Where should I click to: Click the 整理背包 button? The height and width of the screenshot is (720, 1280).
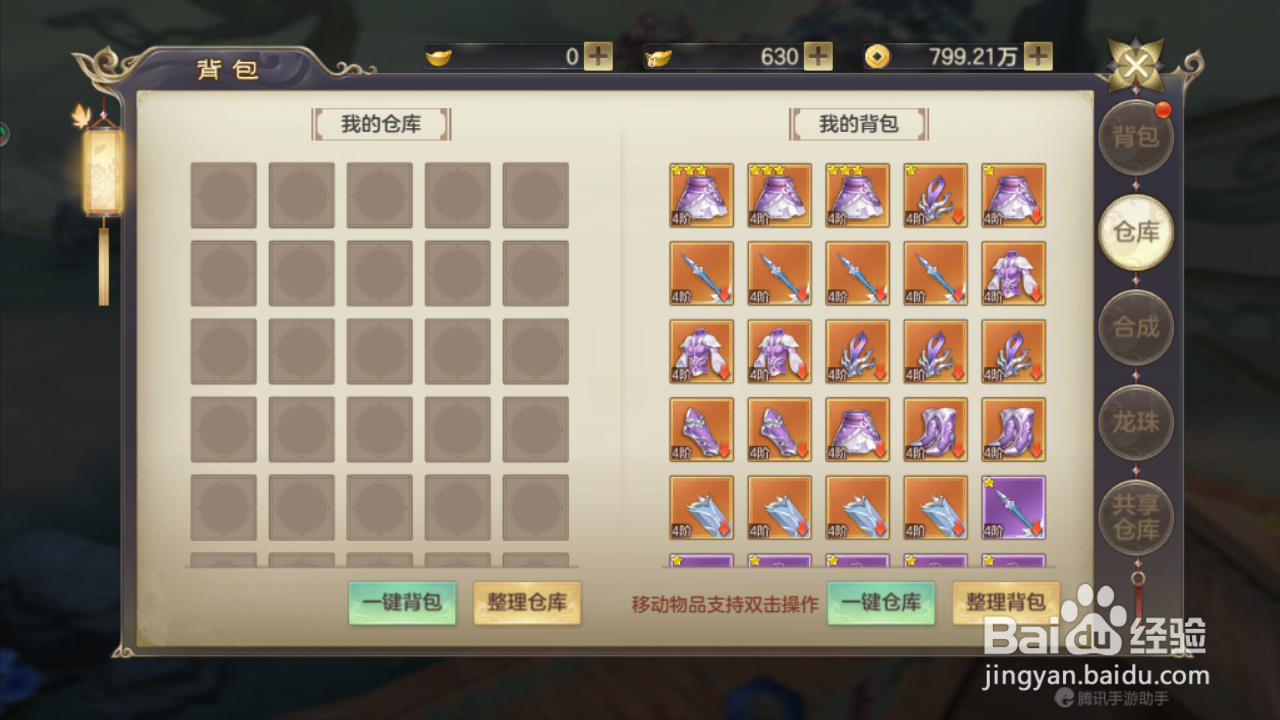tap(1005, 604)
